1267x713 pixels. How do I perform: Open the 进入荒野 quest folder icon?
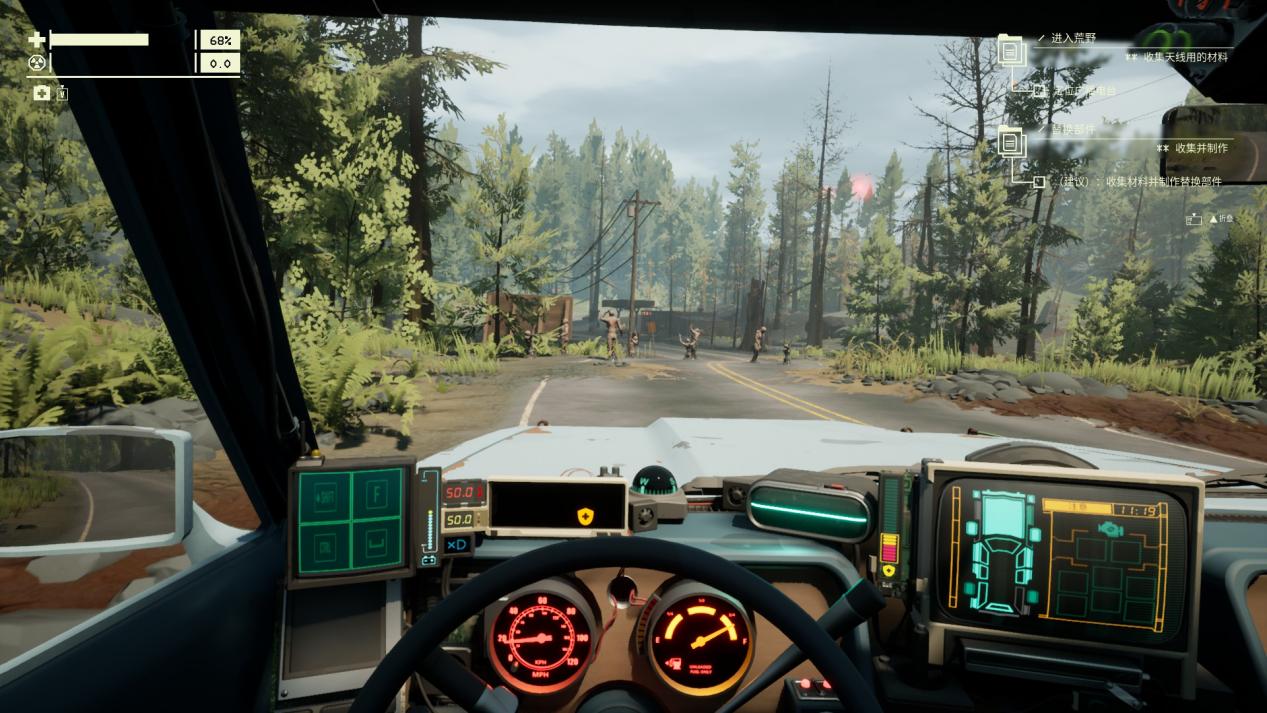[1010, 49]
